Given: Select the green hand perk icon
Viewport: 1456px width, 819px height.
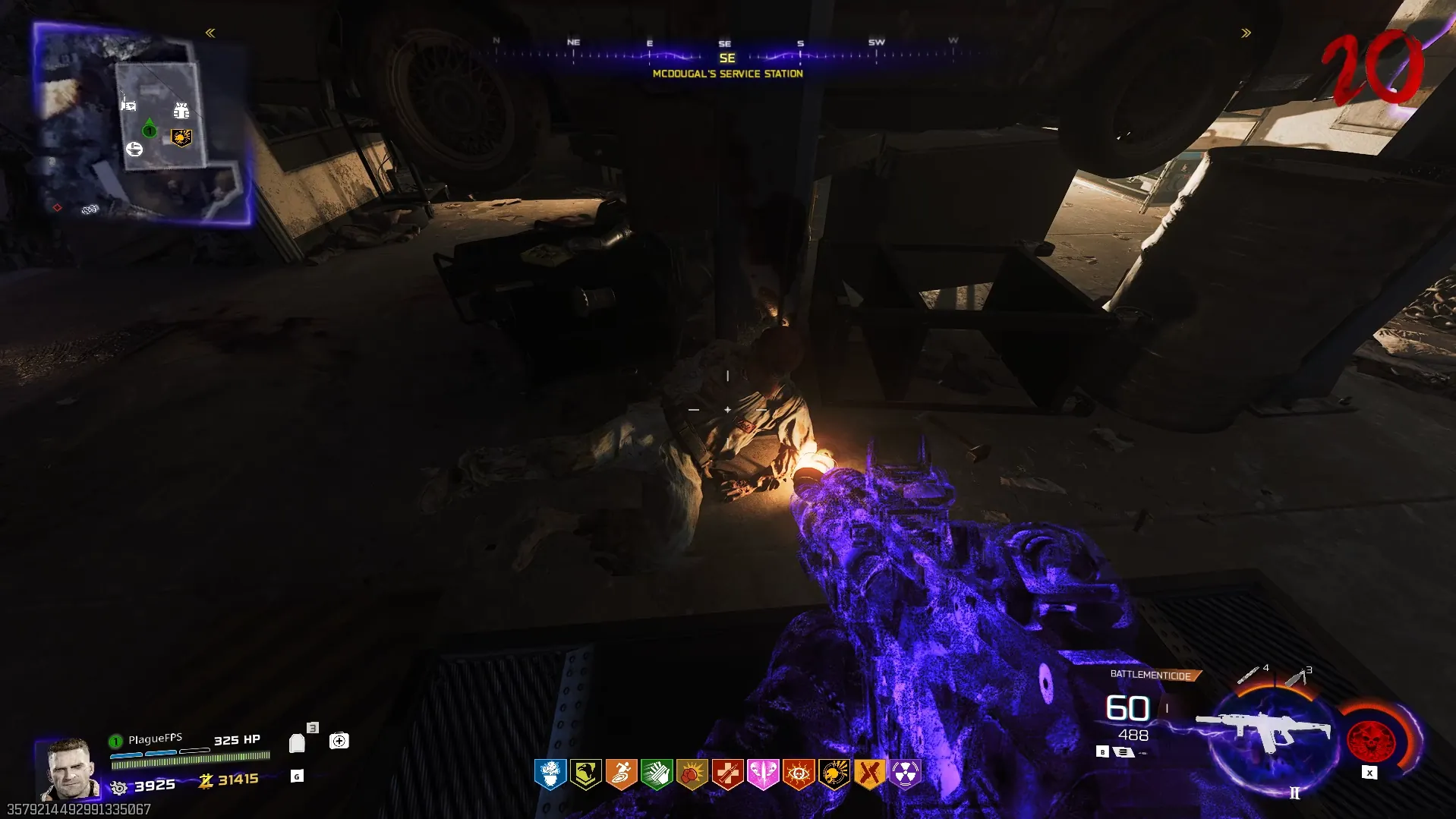Looking at the screenshot, I should [657, 774].
